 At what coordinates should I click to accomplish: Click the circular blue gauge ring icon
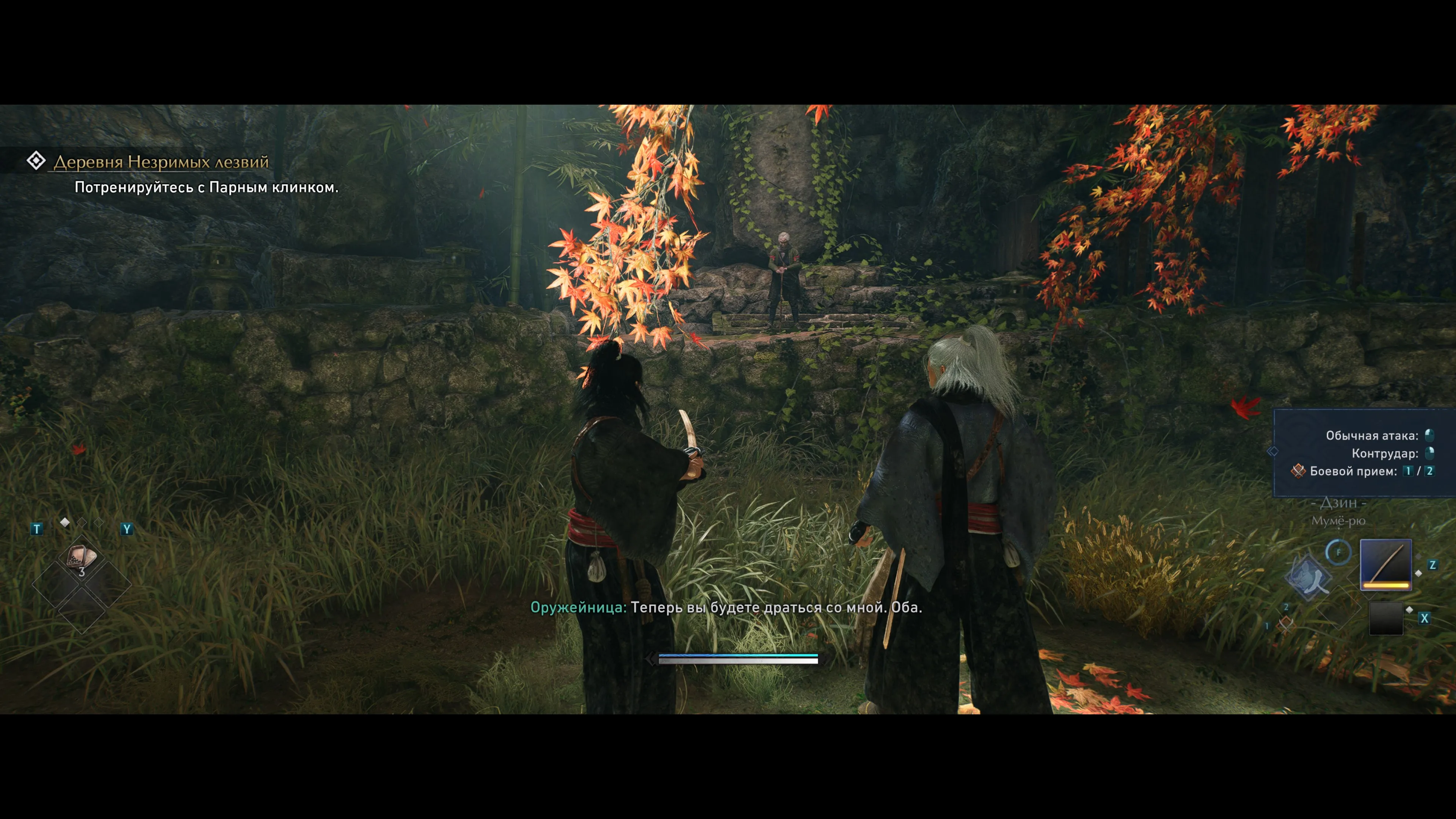pos(1338,552)
